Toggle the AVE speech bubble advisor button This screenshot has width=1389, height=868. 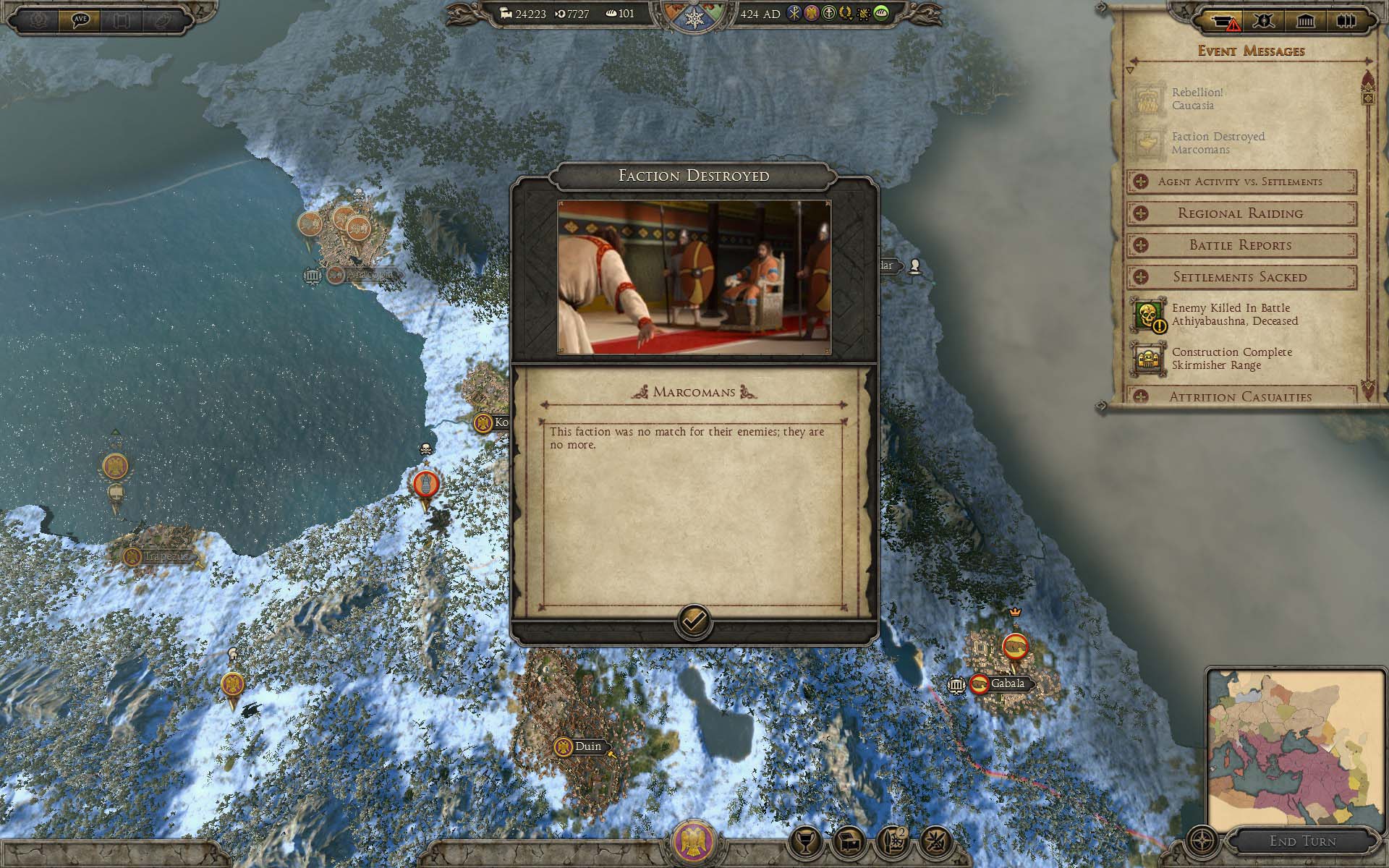pyautogui.click(x=80, y=20)
